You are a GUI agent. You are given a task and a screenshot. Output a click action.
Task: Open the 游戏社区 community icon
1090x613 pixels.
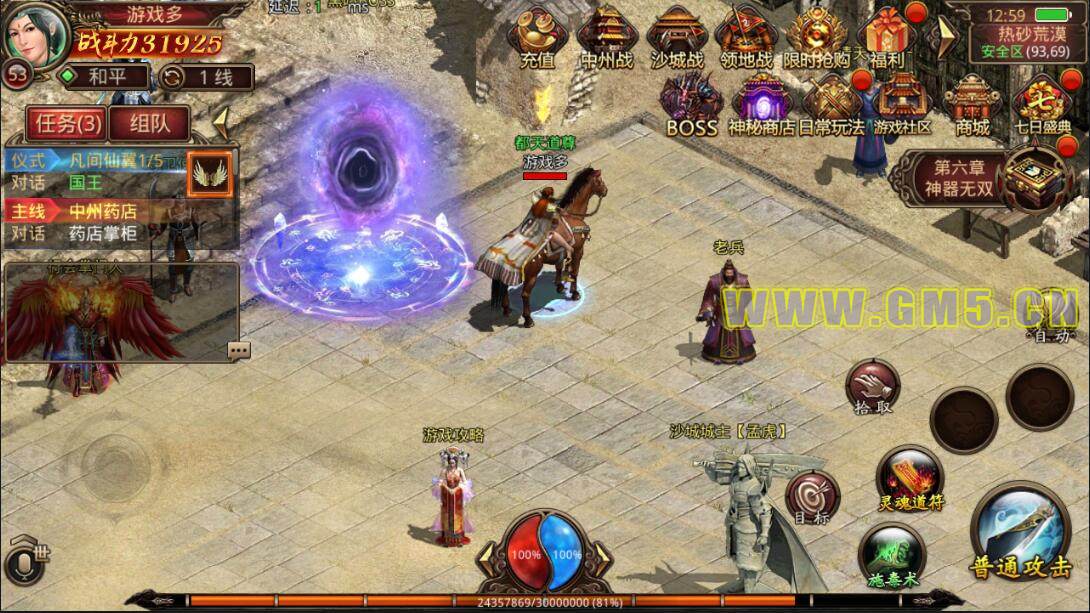click(x=902, y=104)
